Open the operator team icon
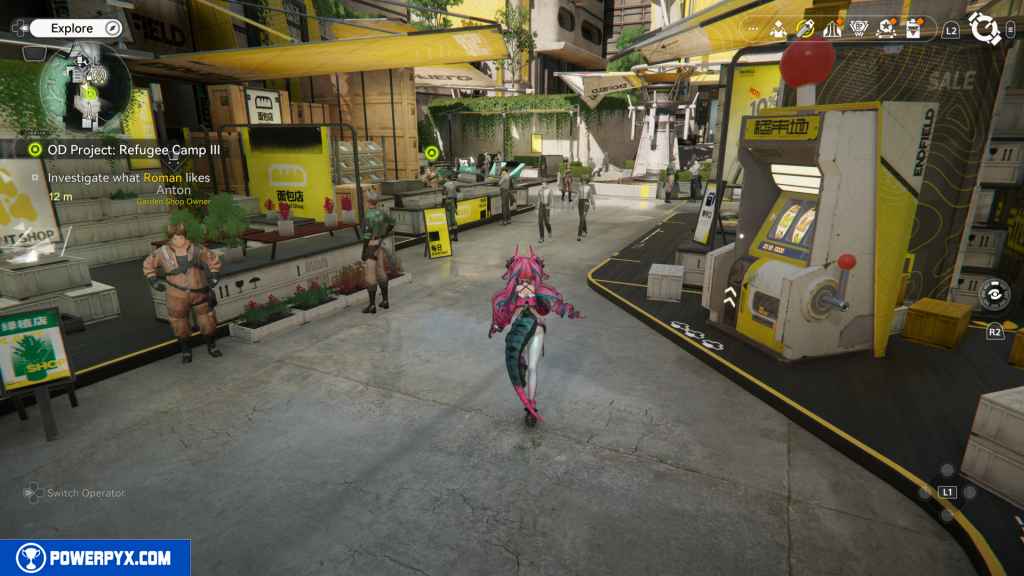This screenshot has height=576, width=1024. [778, 29]
